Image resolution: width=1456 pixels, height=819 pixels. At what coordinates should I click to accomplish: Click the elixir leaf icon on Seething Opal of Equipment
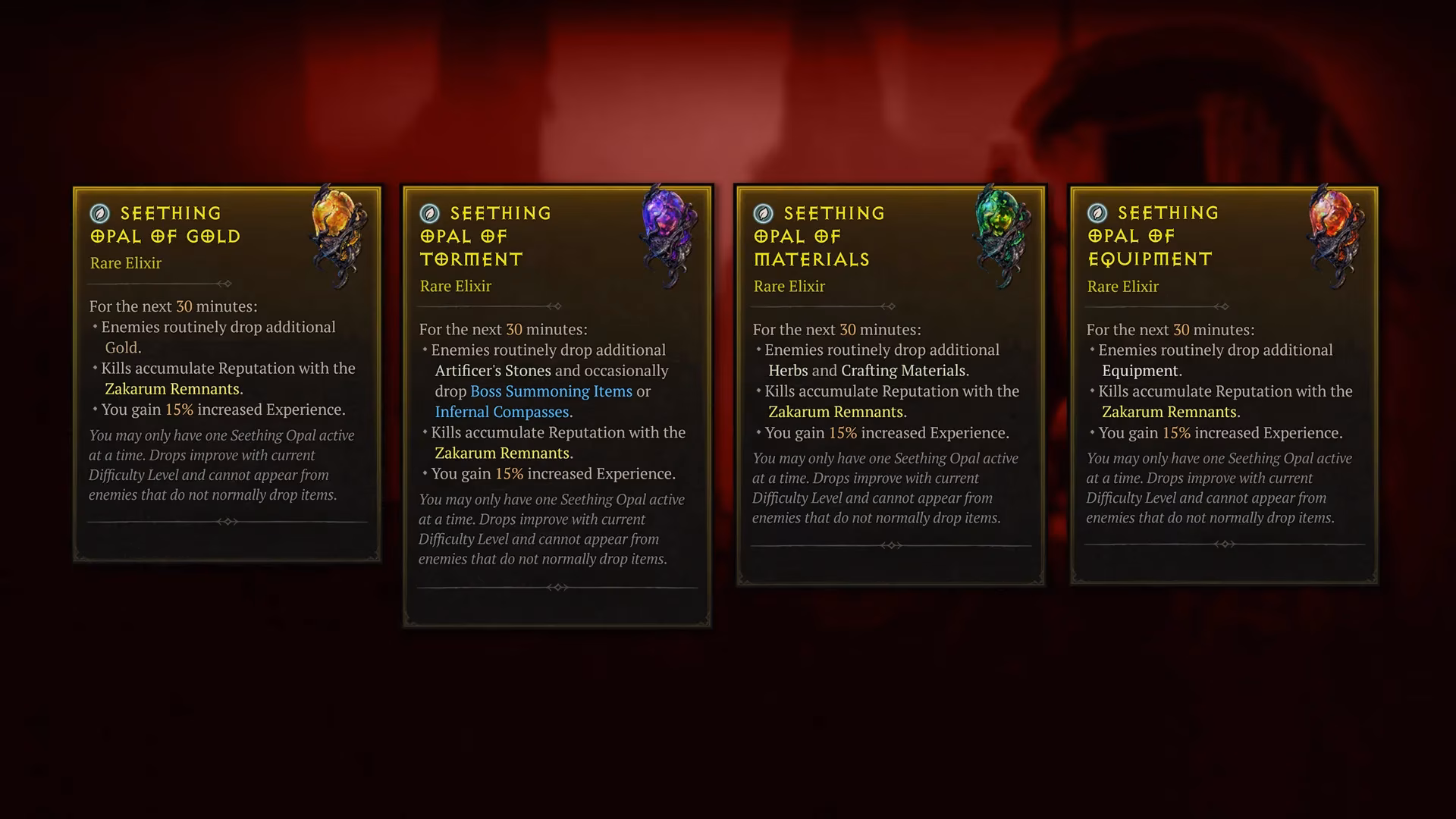tap(1096, 213)
